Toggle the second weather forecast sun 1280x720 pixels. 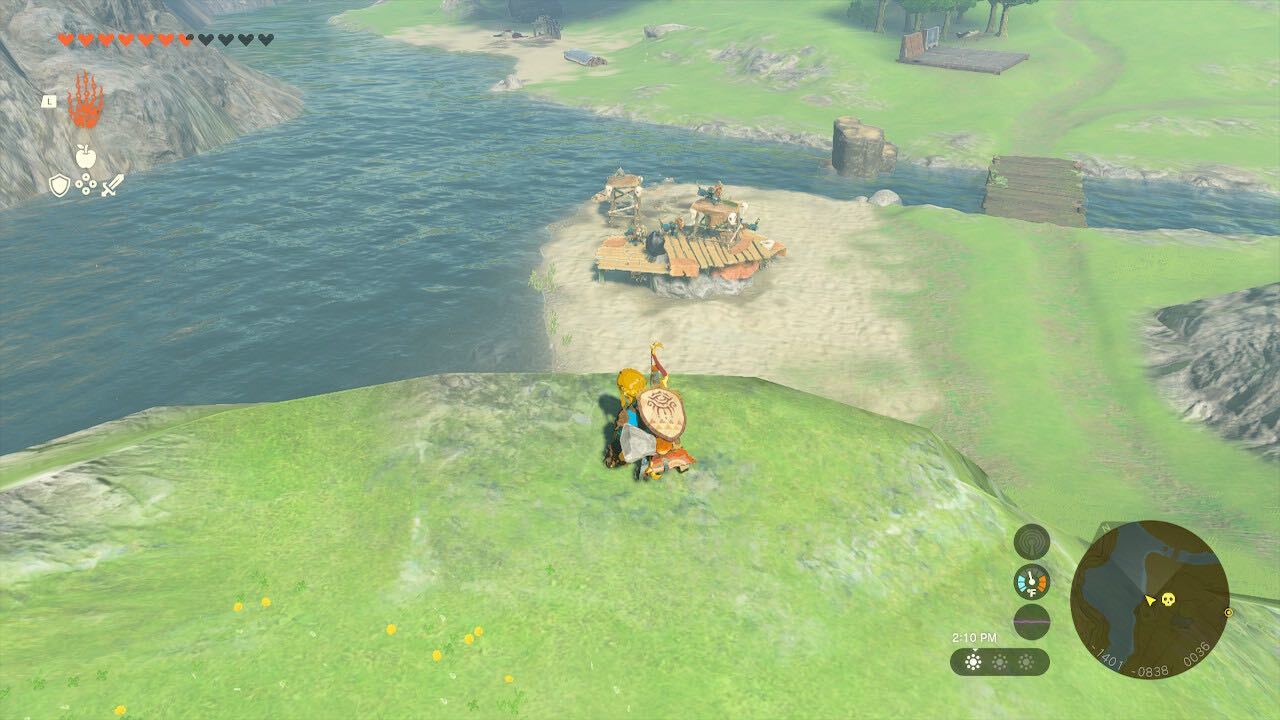pyautogui.click(x=999, y=660)
